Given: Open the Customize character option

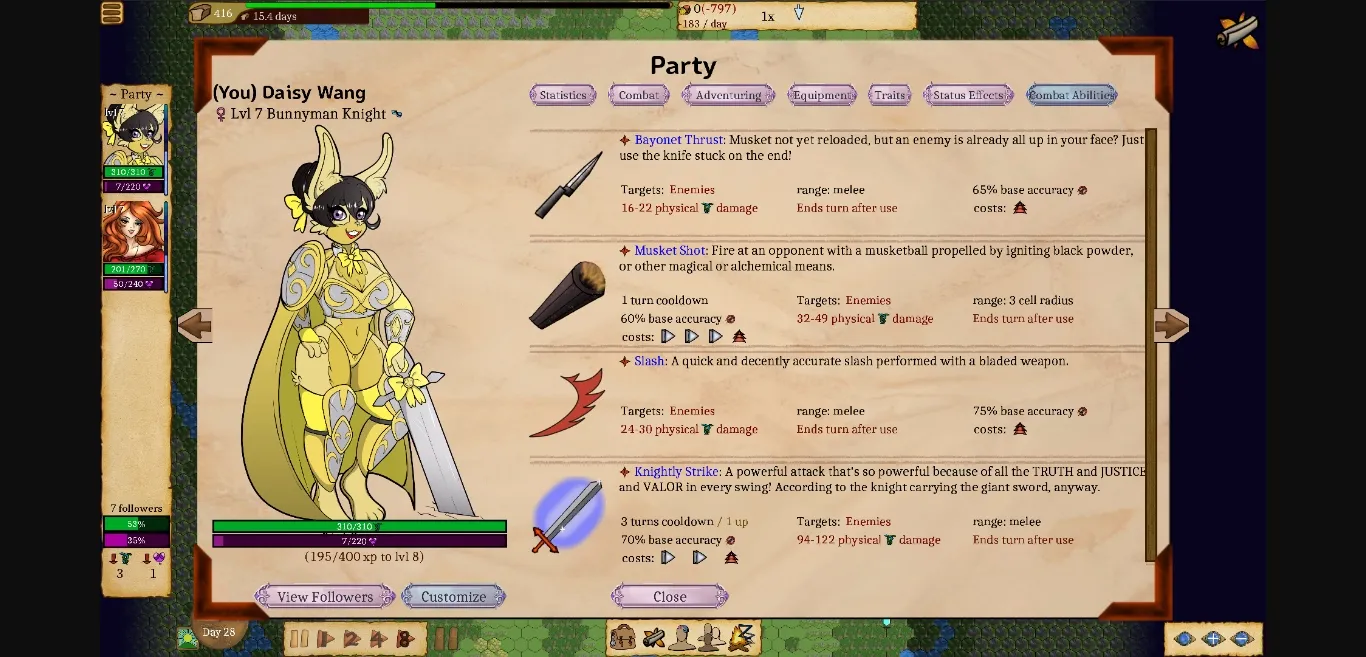Looking at the screenshot, I should (x=453, y=597).
